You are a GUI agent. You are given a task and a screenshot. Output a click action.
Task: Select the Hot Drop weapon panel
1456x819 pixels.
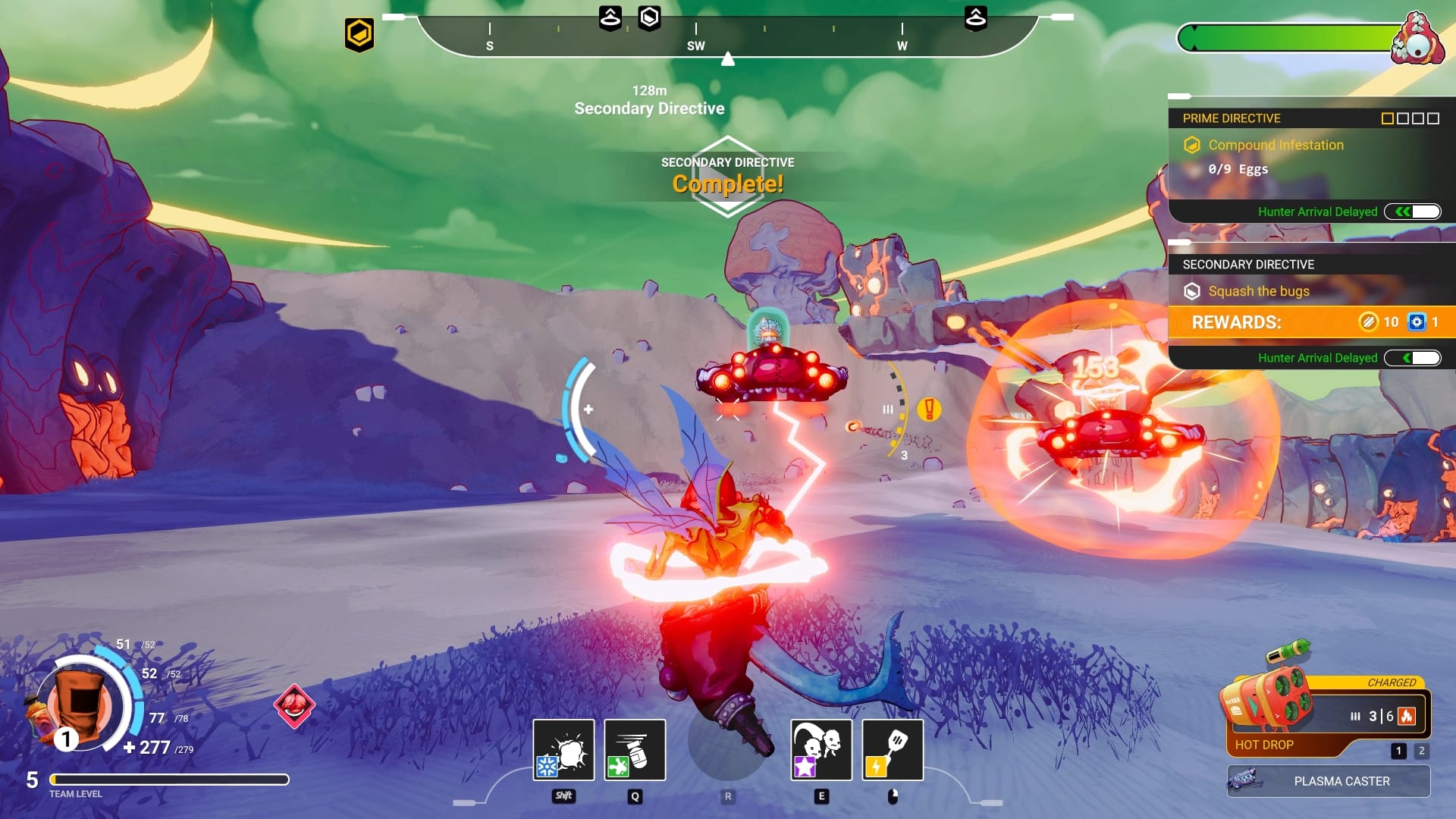(x=1327, y=717)
